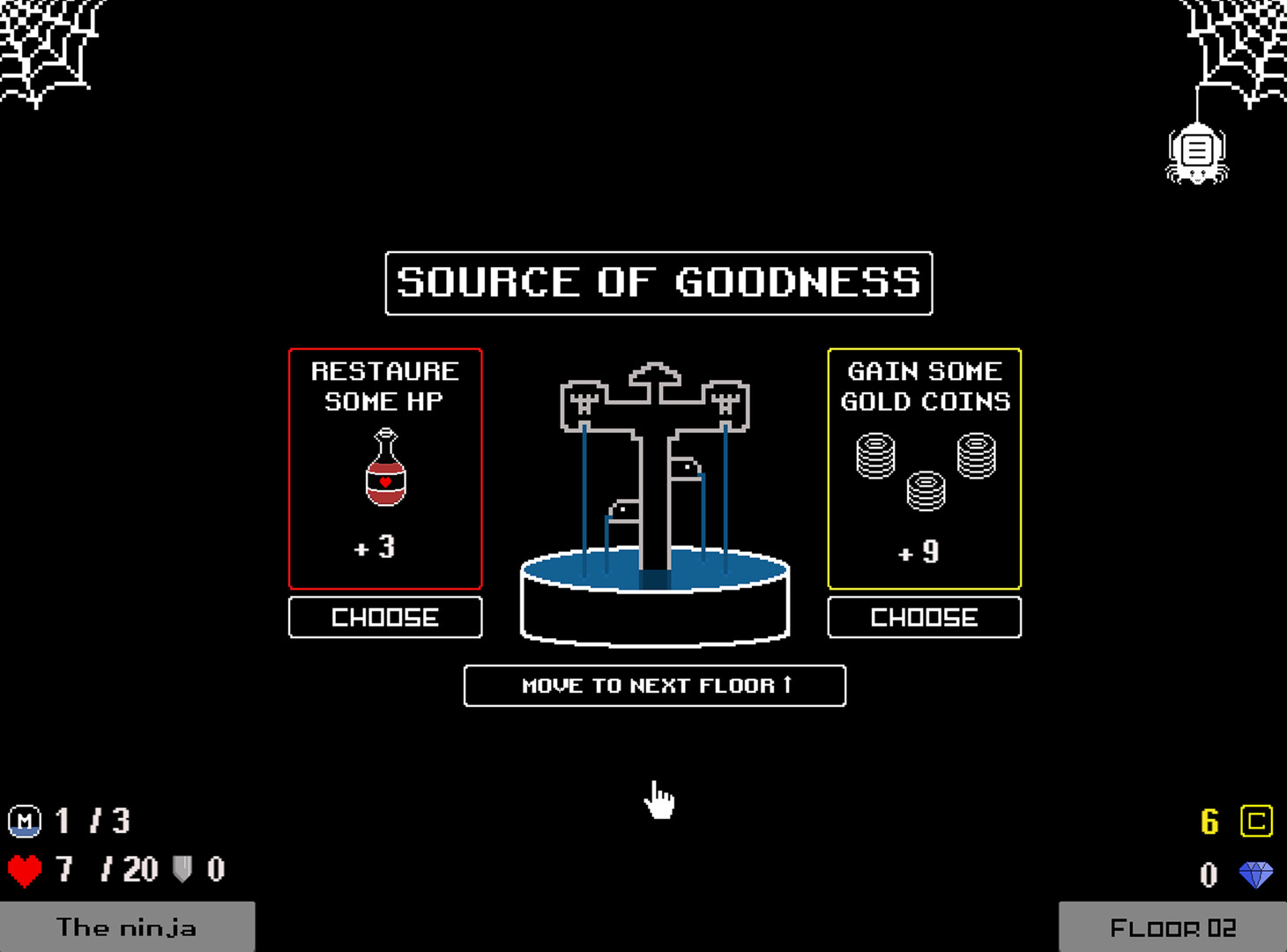Select the gray shield armor icon
Screen dimensions: 1287x952
183,869
